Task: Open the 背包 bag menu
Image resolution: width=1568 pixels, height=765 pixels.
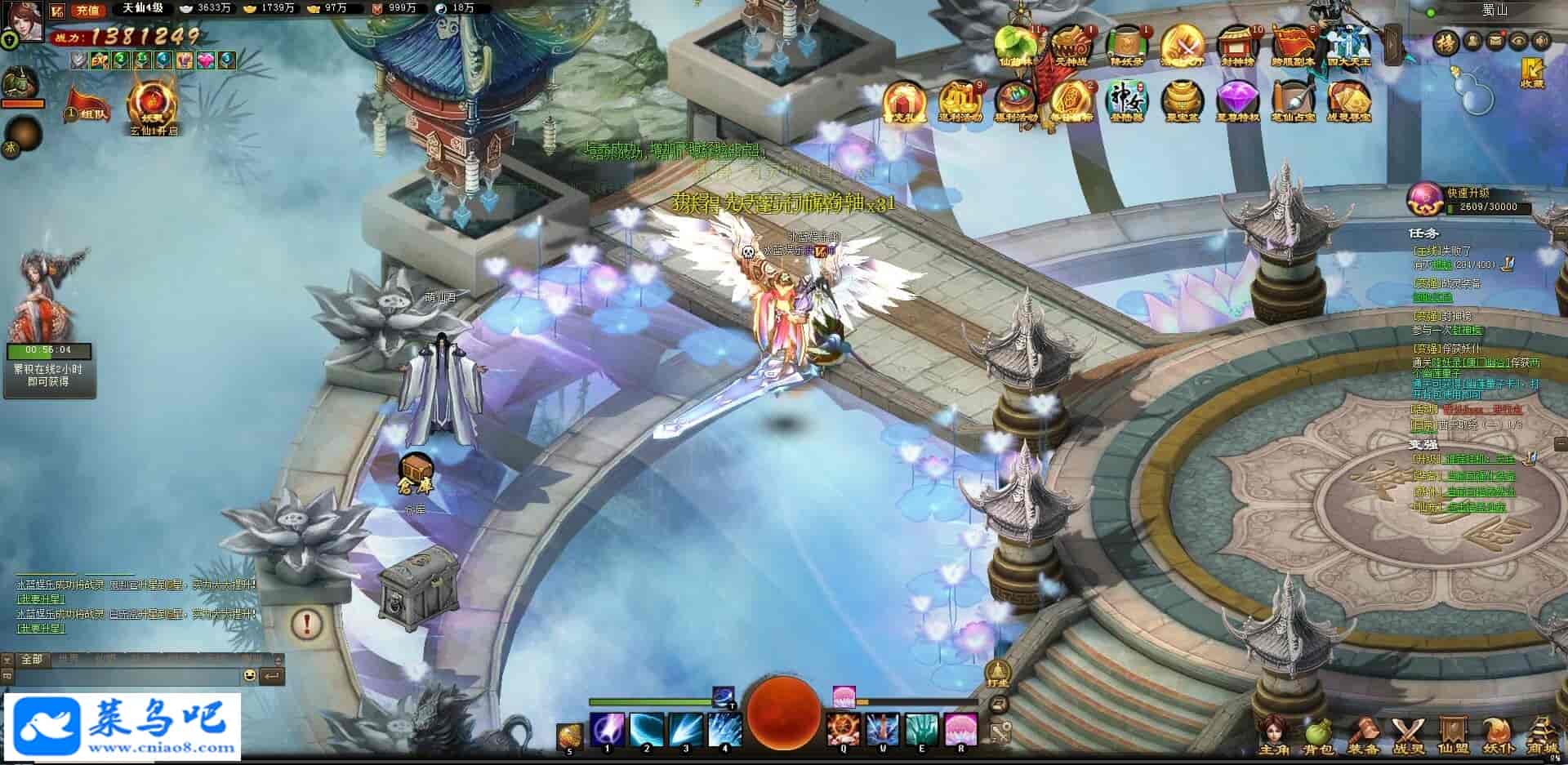Action: pyautogui.click(x=1317, y=735)
